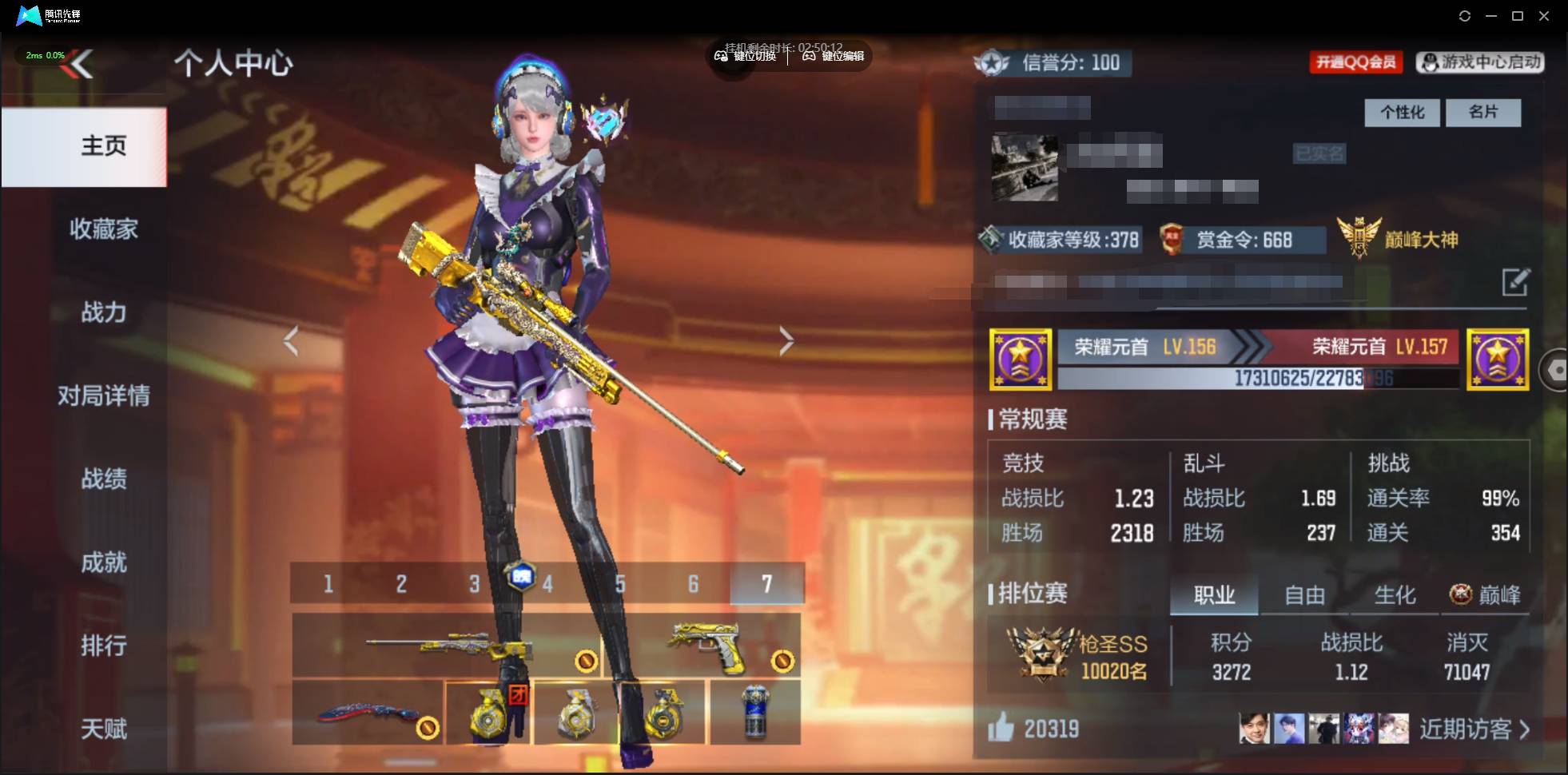Switch to the 收藏家 sidebar tab
1568x775 pixels.
click(x=103, y=229)
